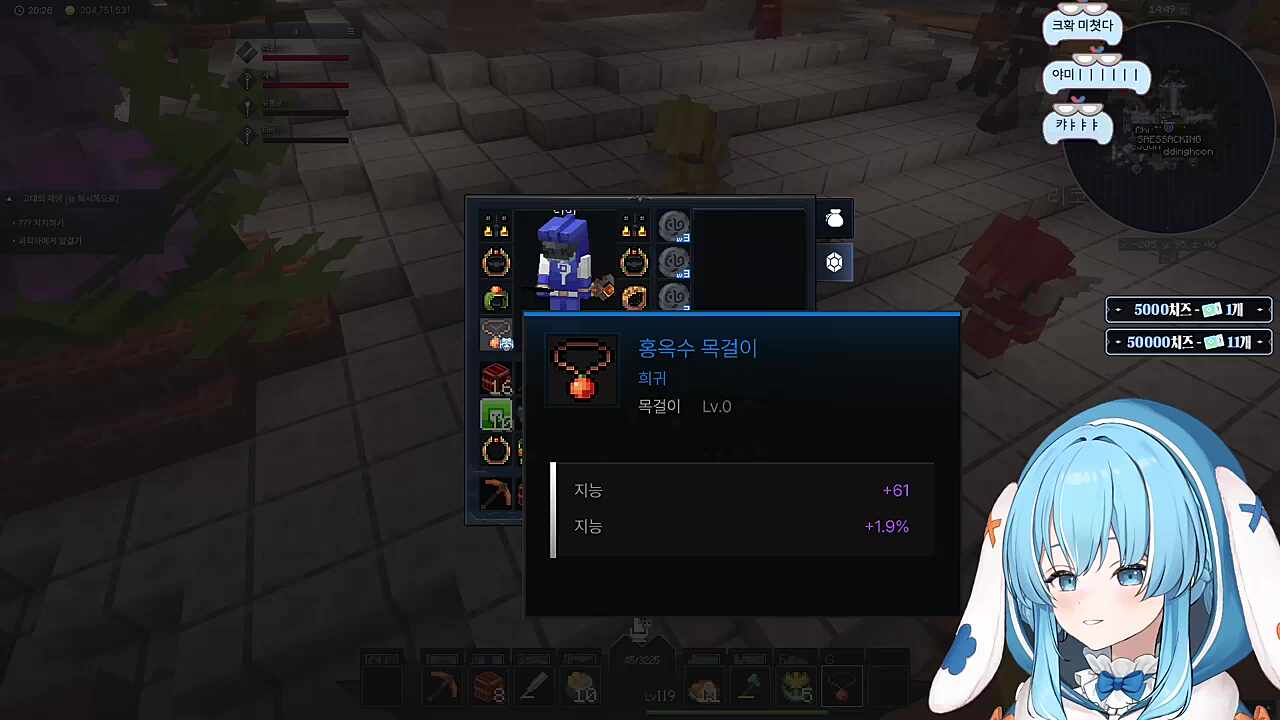Click the green frog-face inventory slot icon
Viewport: 1280px width, 720px height.
pyautogui.click(x=495, y=414)
